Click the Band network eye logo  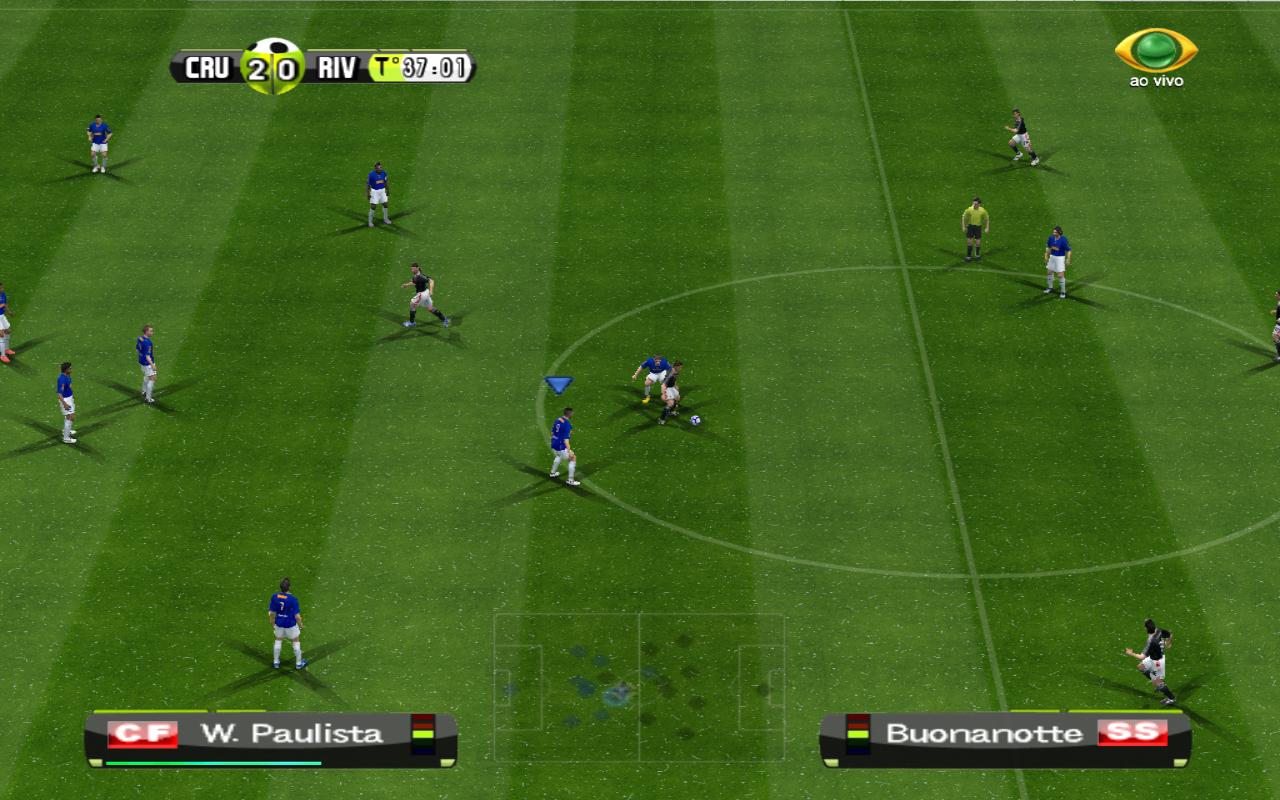[x=1156, y=48]
